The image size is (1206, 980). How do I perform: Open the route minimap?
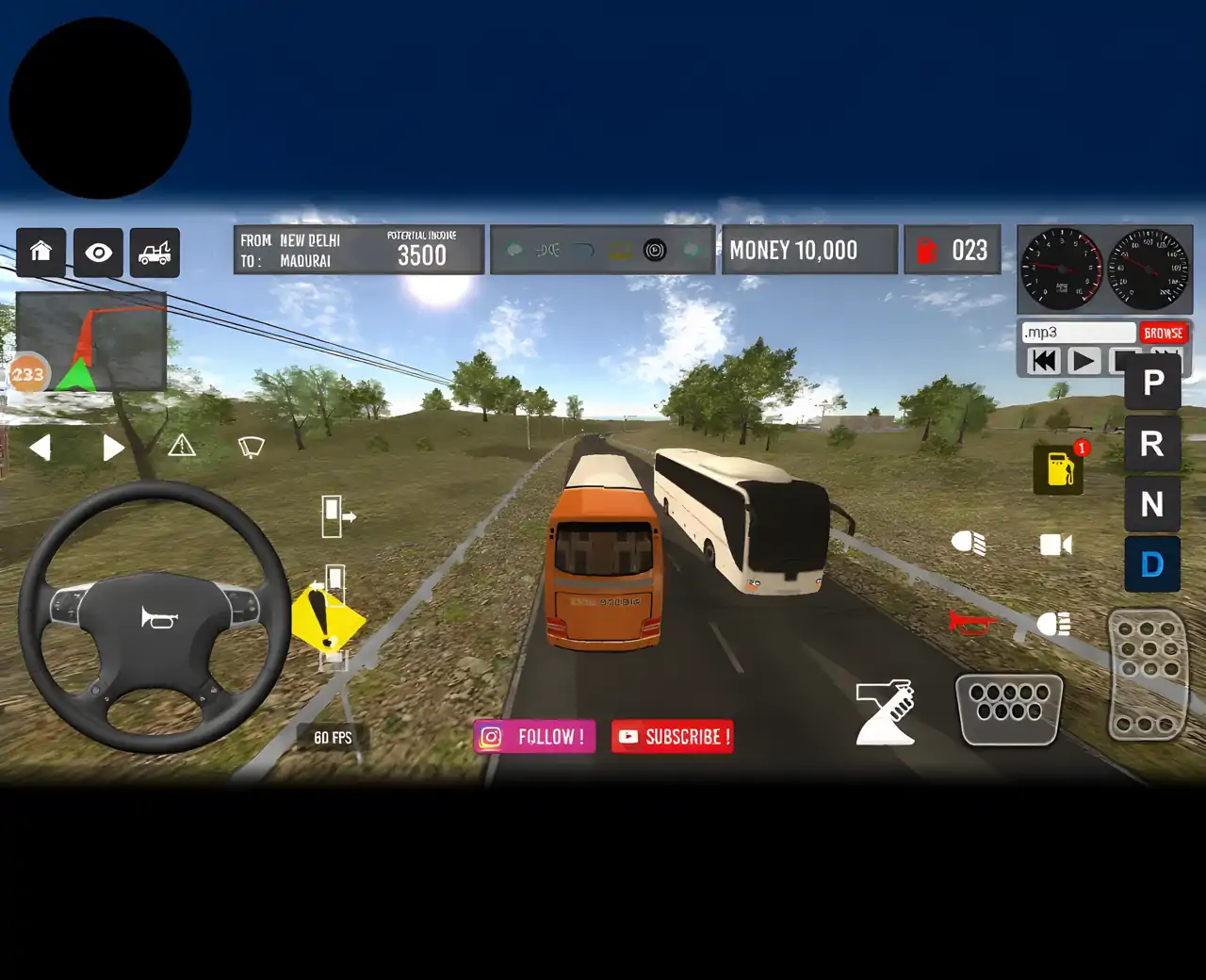click(x=91, y=341)
